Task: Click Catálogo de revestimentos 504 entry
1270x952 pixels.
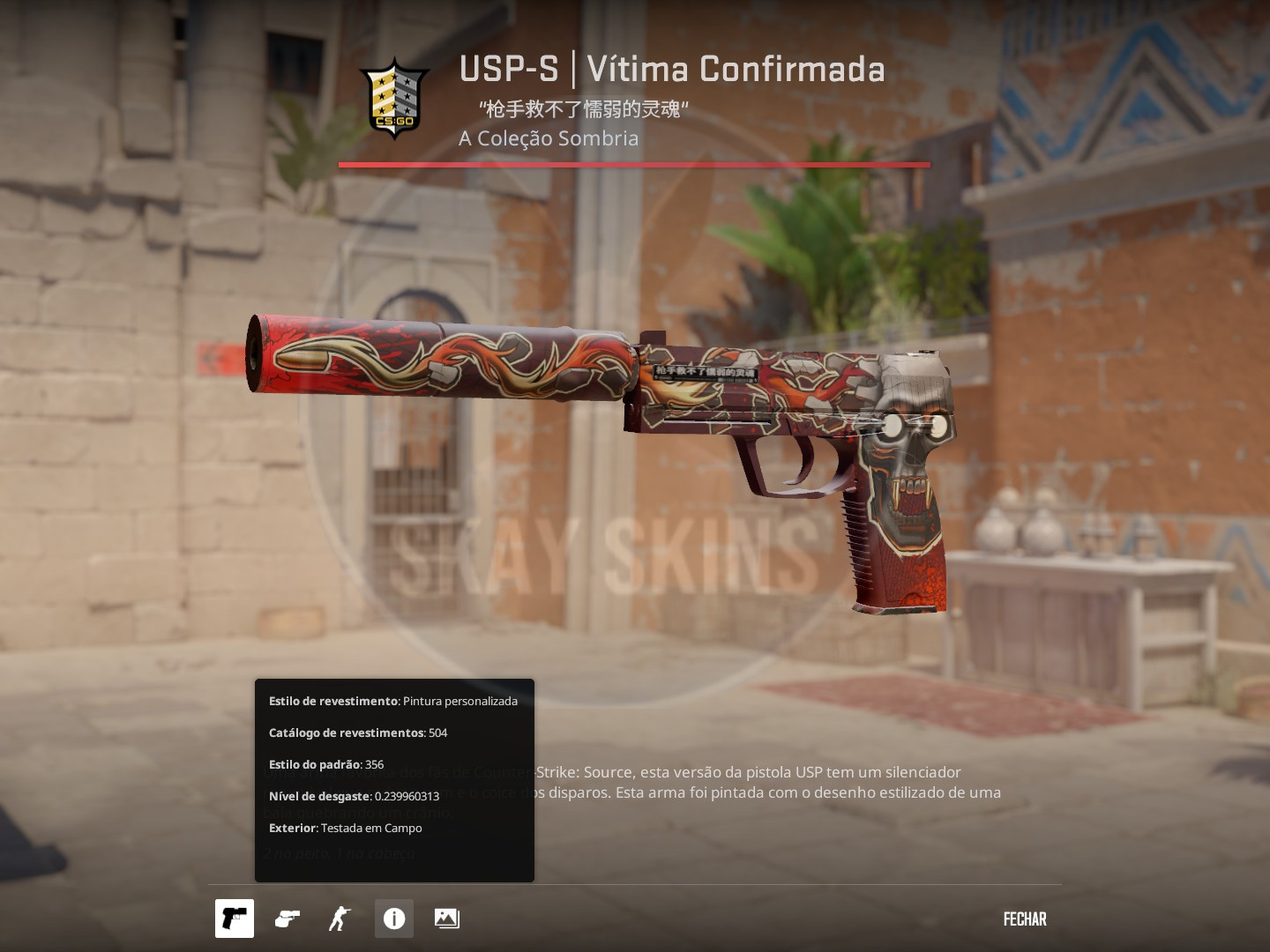Action: [x=358, y=733]
